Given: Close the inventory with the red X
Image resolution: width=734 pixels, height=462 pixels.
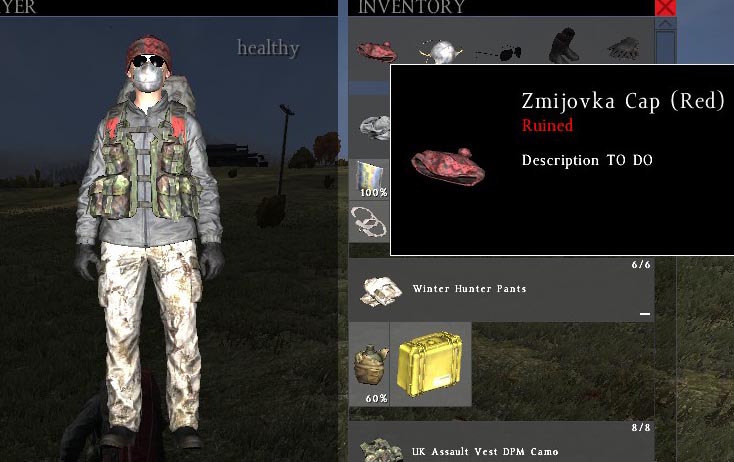Looking at the screenshot, I should coord(665,7).
